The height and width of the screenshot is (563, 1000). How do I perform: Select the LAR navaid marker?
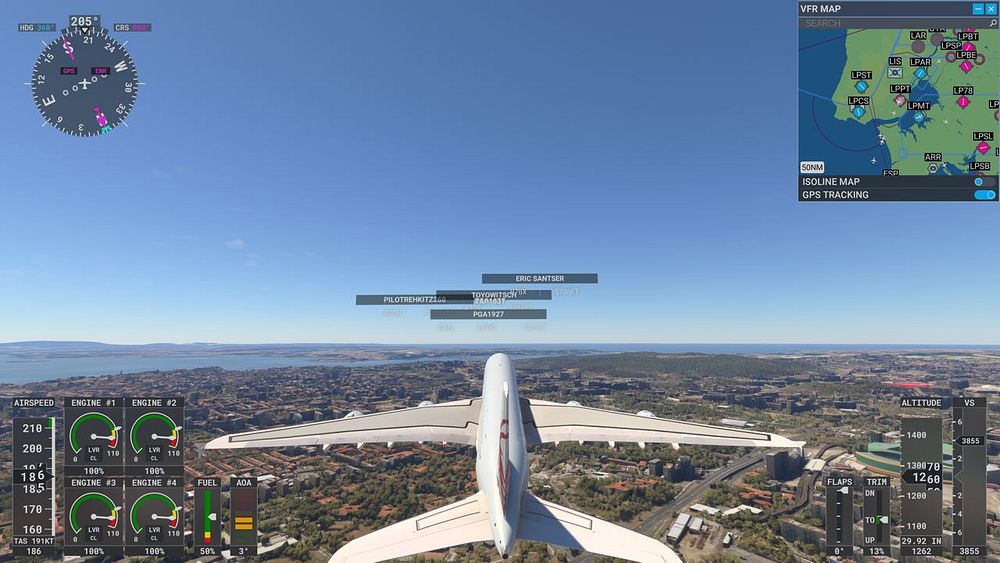click(x=918, y=46)
